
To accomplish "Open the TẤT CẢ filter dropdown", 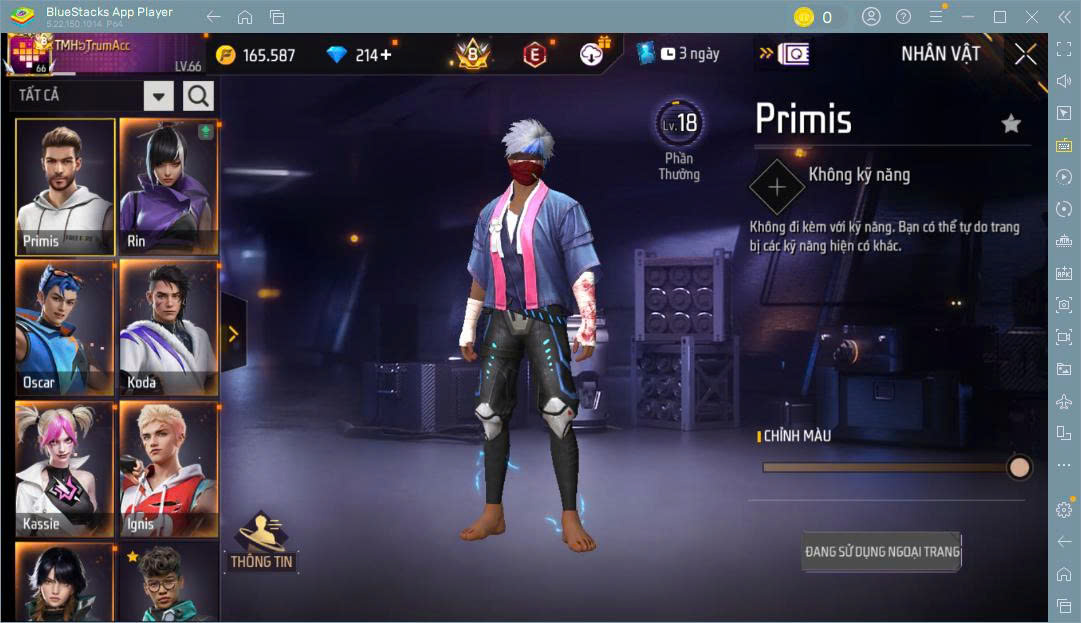I will tap(159, 96).
